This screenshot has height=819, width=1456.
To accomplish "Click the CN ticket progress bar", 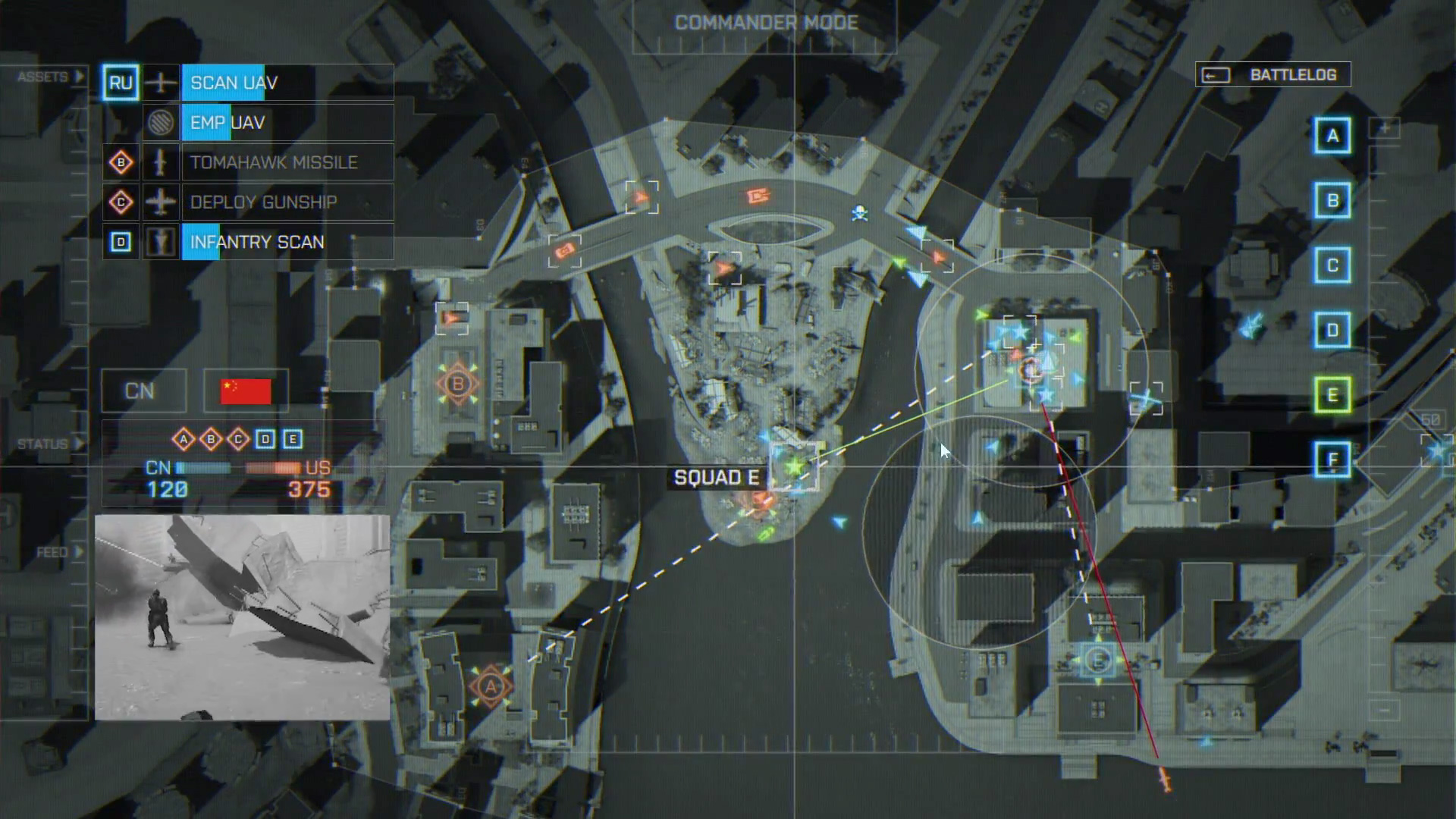I will 202,469.
